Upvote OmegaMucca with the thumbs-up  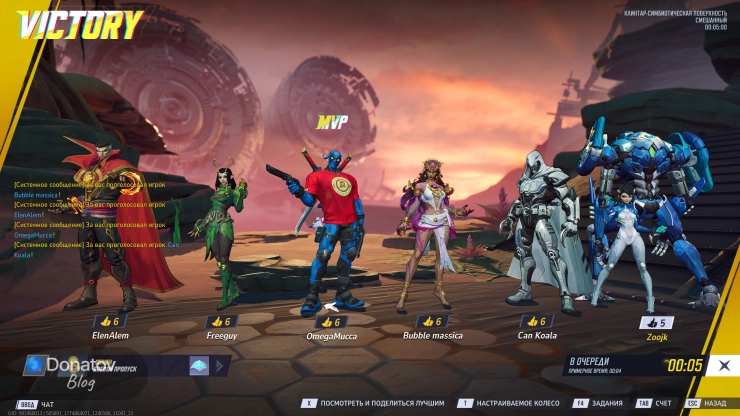click(330, 322)
